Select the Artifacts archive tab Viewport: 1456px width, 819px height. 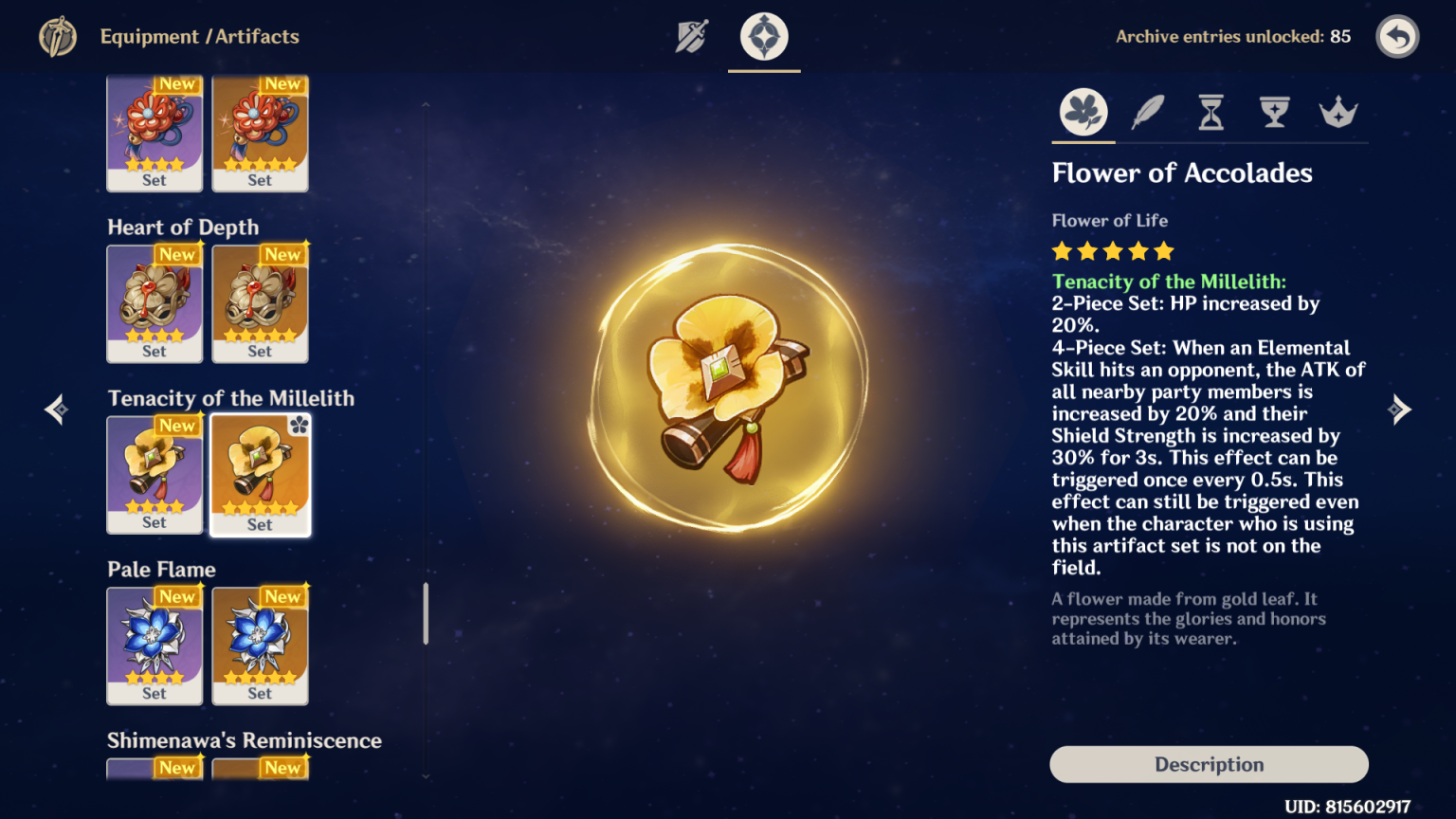coord(764,37)
